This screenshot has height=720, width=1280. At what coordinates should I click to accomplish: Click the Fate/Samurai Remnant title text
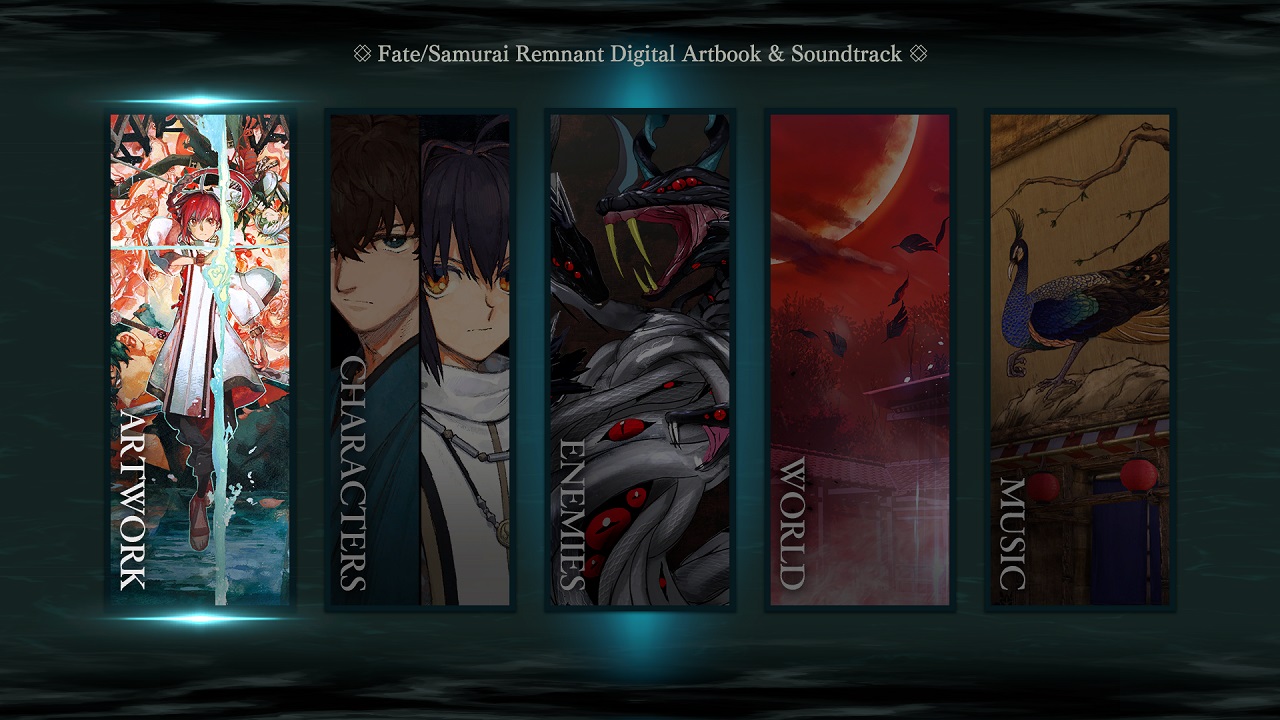640,55
